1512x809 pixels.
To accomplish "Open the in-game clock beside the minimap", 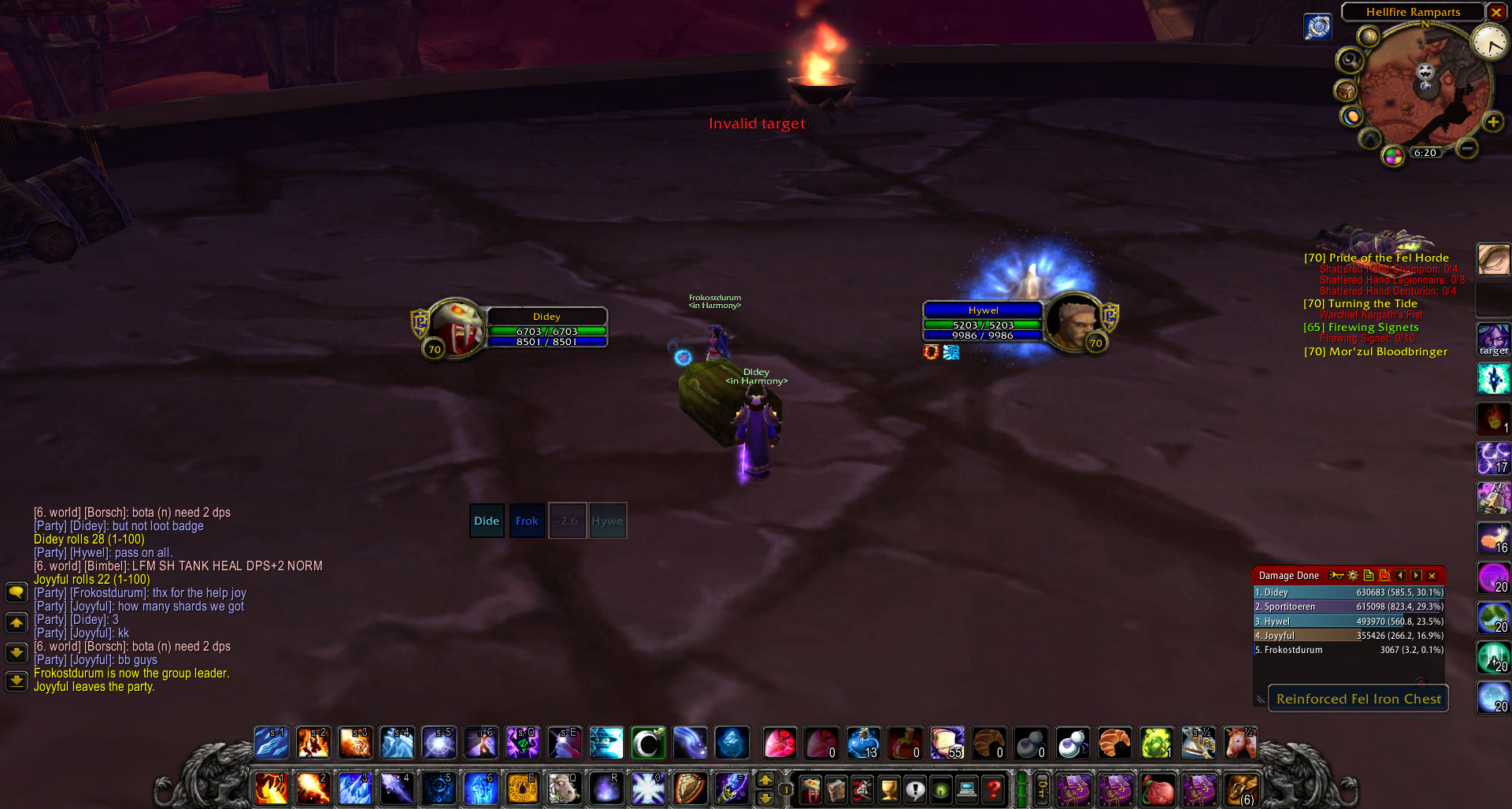I will coord(1489,43).
